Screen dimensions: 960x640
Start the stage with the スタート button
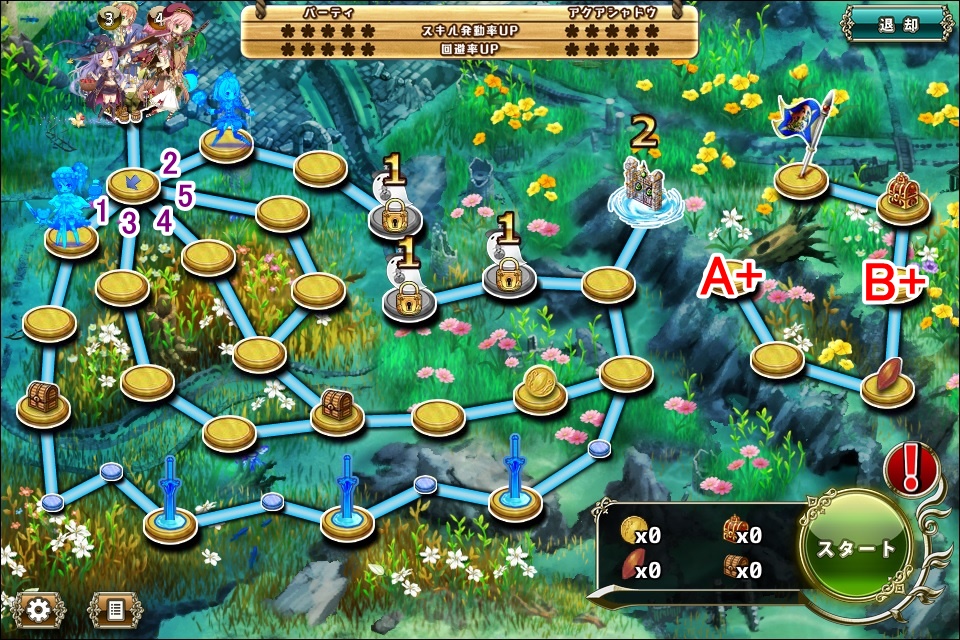click(857, 549)
